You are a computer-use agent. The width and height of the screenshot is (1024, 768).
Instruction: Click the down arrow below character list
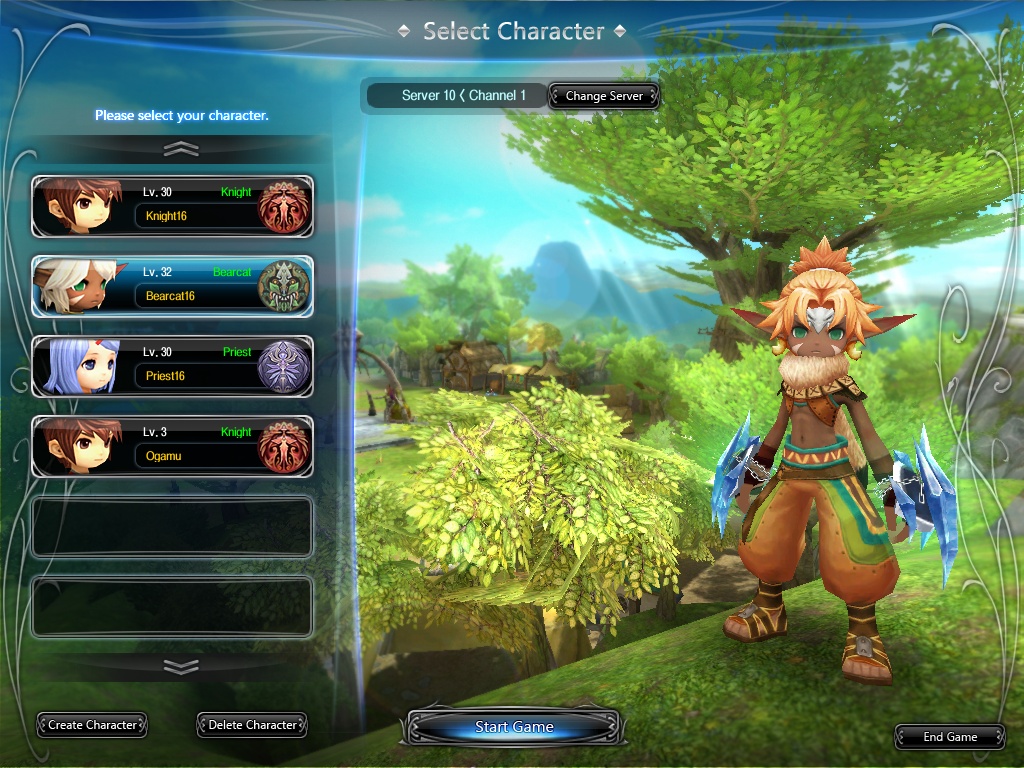(181, 666)
